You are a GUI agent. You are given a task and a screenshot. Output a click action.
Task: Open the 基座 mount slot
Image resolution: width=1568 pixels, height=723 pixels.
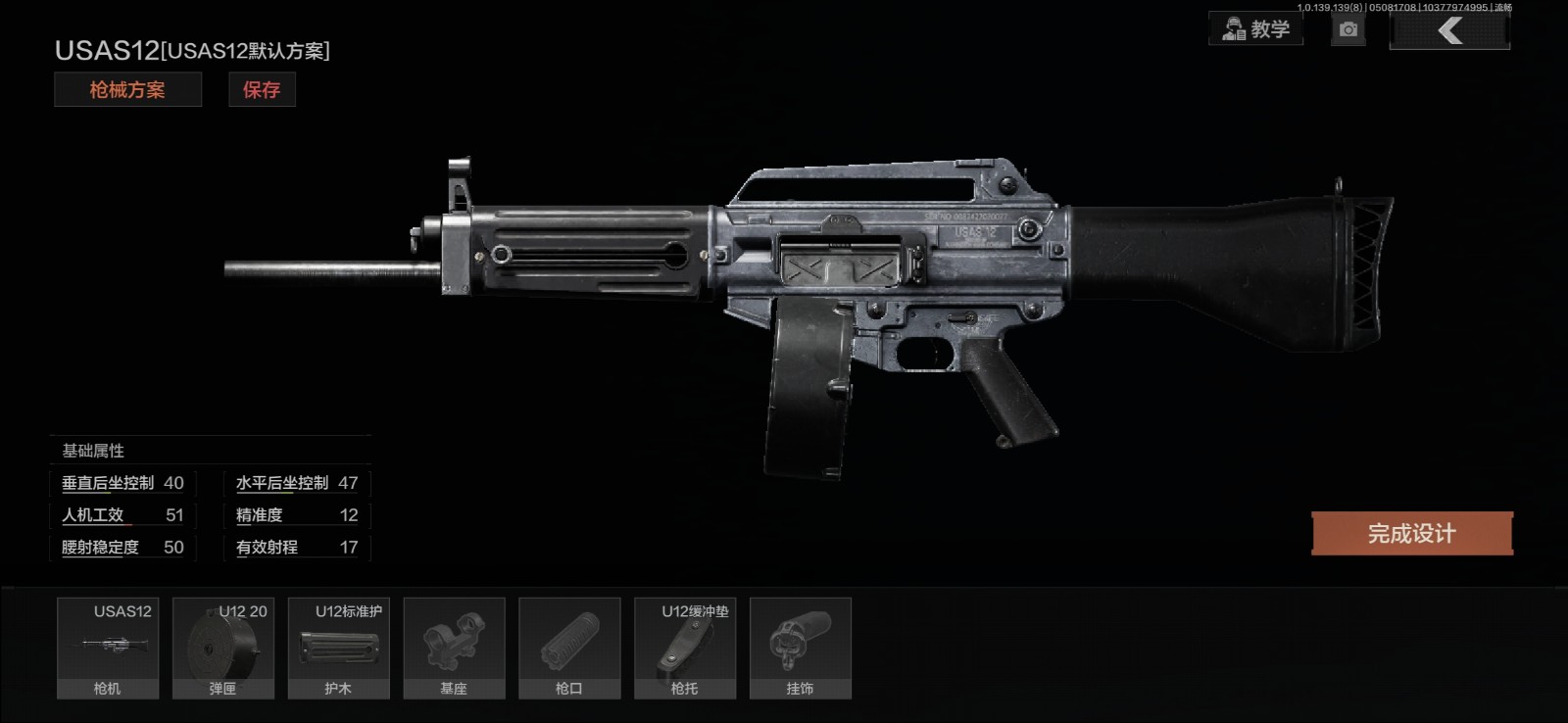pyautogui.click(x=454, y=648)
